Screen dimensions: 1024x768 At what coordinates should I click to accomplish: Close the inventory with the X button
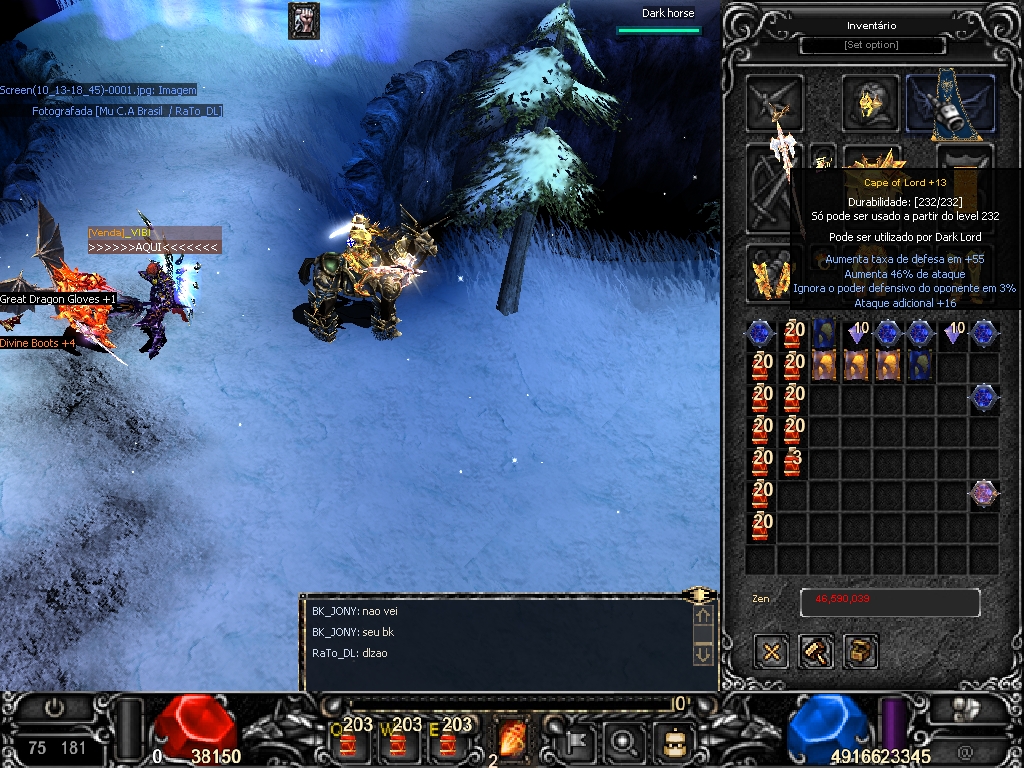point(771,652)
